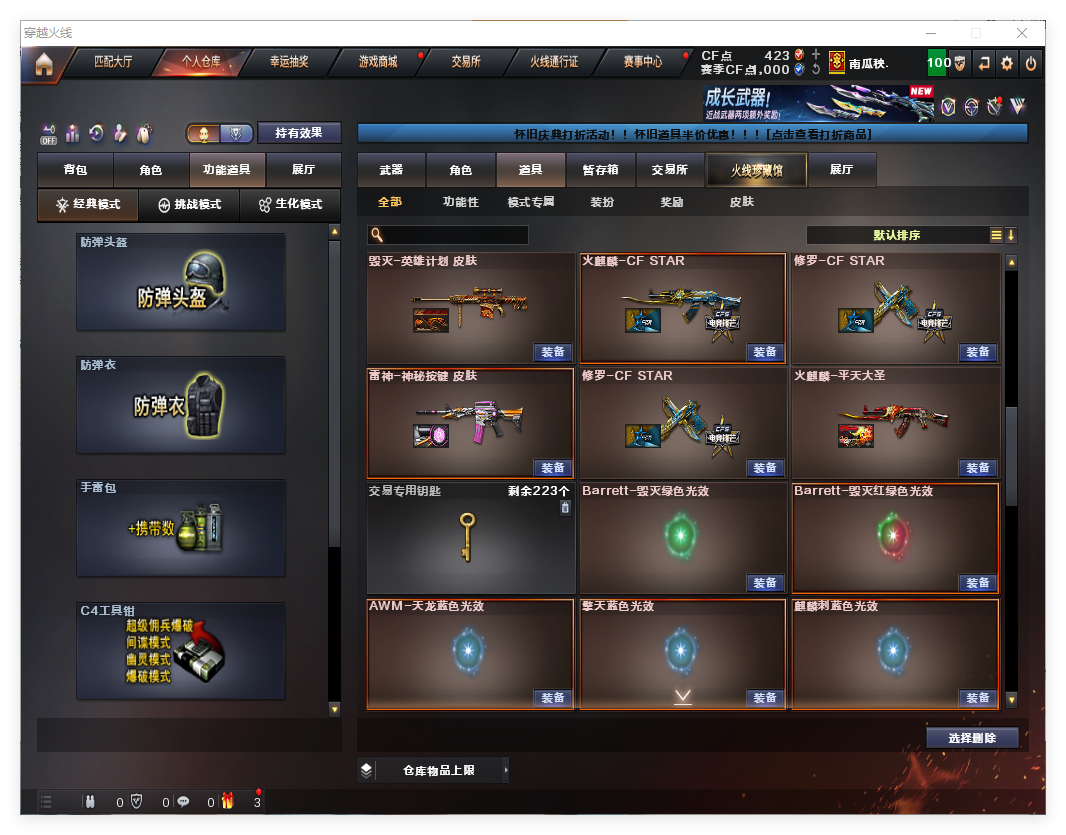Go to the home lobby icon
Screen dimensions: 1066x835
tap(43, 64)
